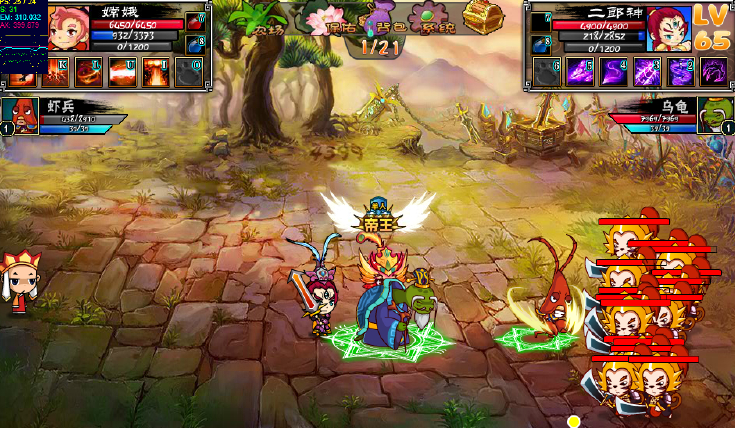The image size is (735, 428).
Task: Activate player one's U fire beam skill
Action: tap(122, 72)
